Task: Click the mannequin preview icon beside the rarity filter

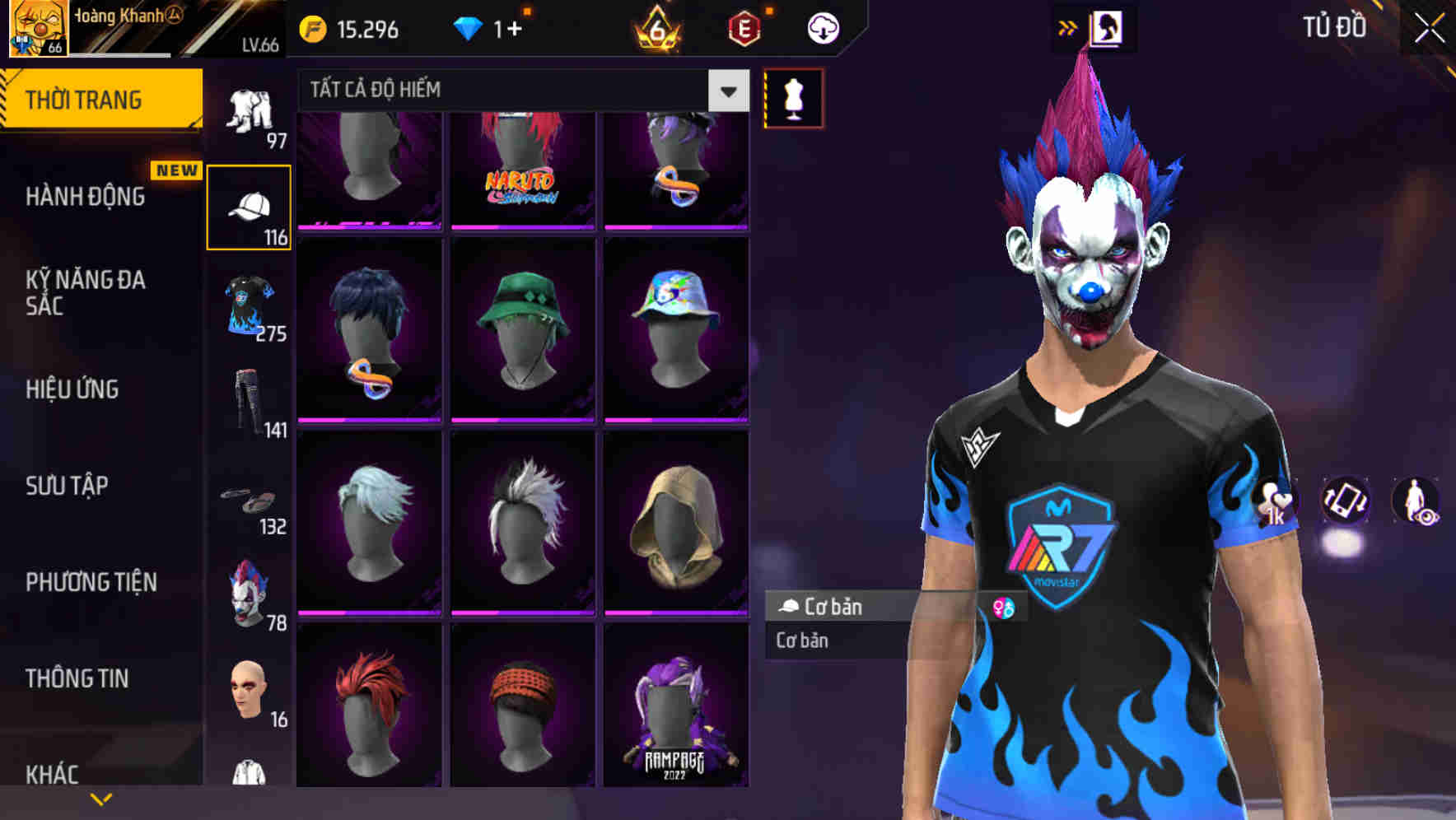Action: coord(792,99)
